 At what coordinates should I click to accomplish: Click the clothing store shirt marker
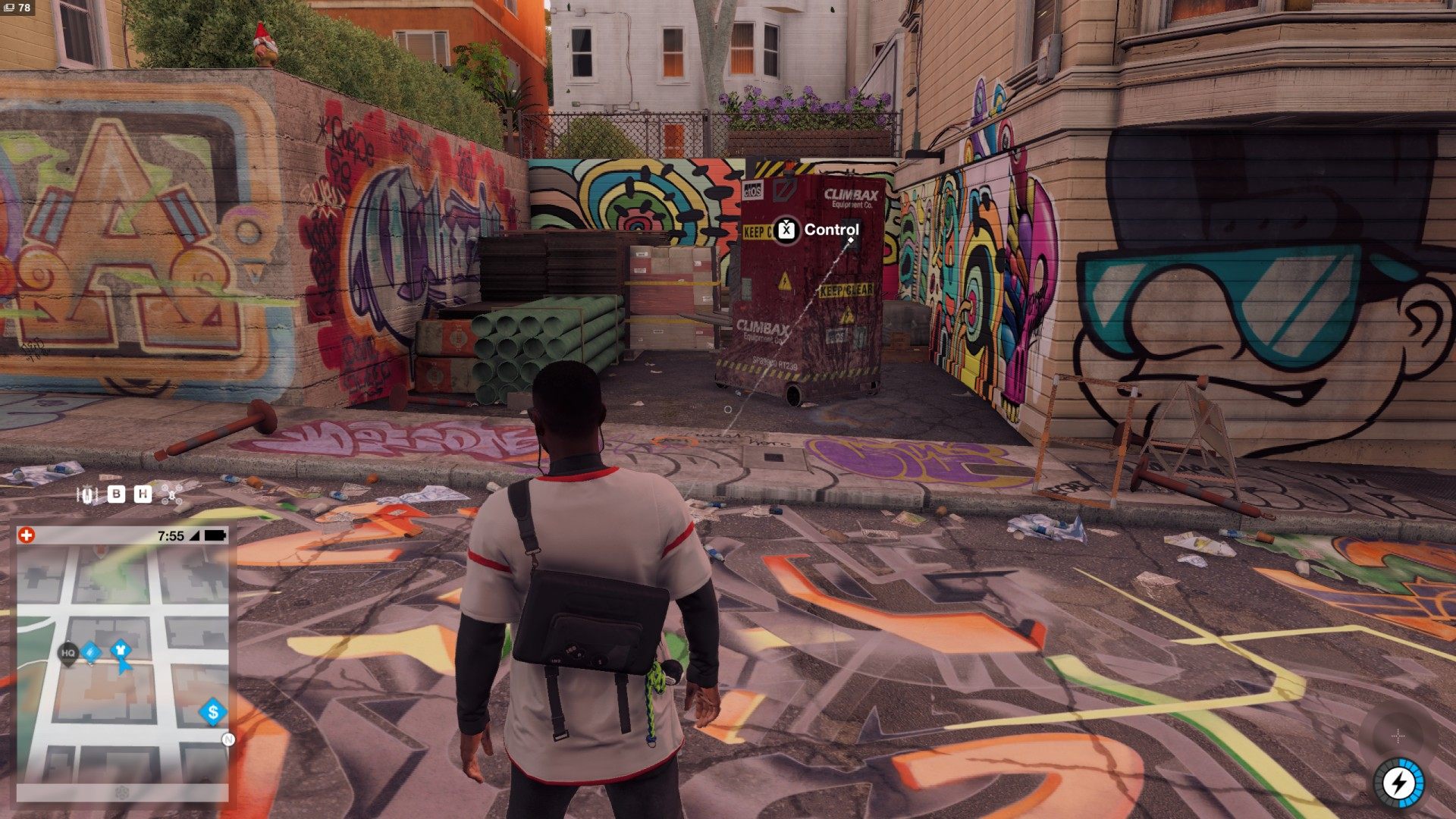(120, 651)
